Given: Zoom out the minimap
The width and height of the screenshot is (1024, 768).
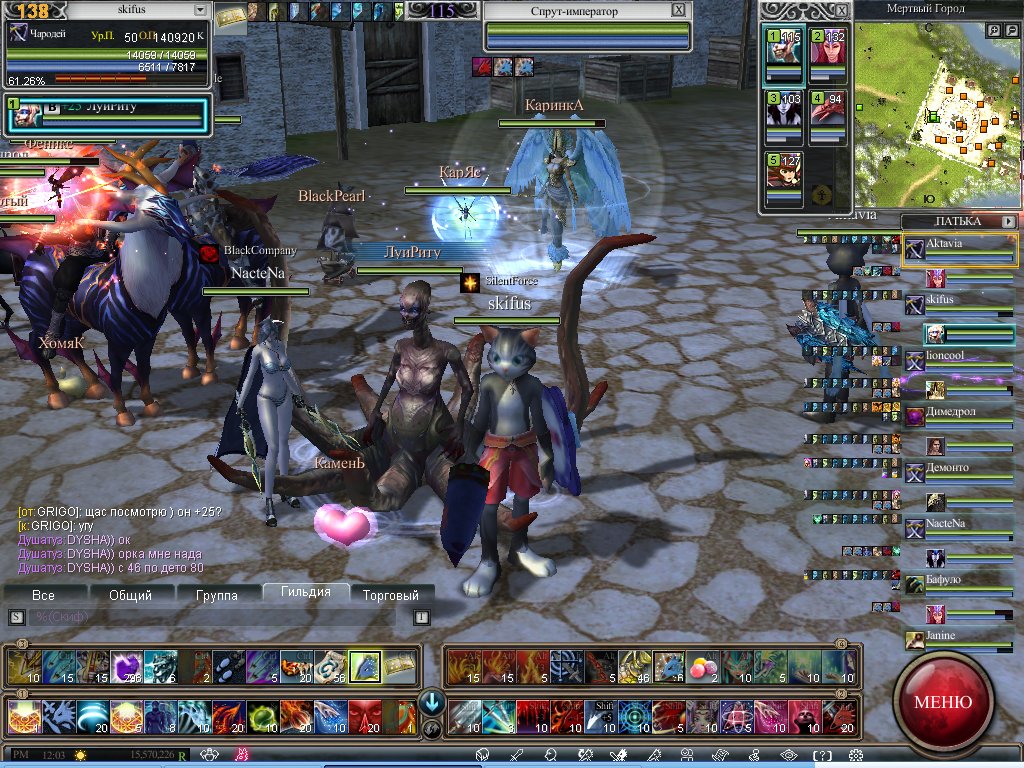Looking at the screenshot, I should 1012,31.
